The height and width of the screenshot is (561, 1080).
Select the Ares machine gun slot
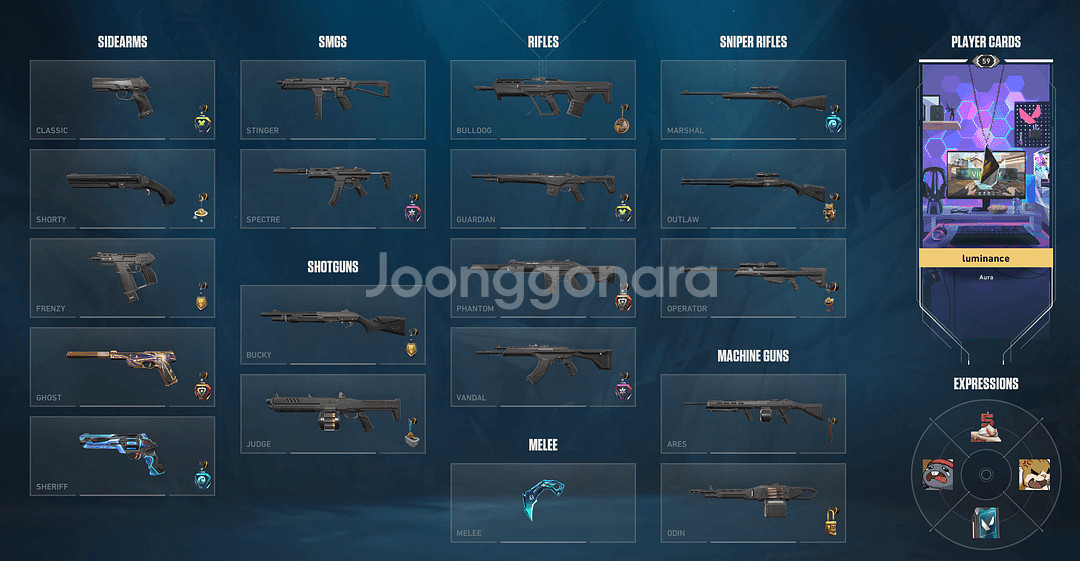click(752, 413)
